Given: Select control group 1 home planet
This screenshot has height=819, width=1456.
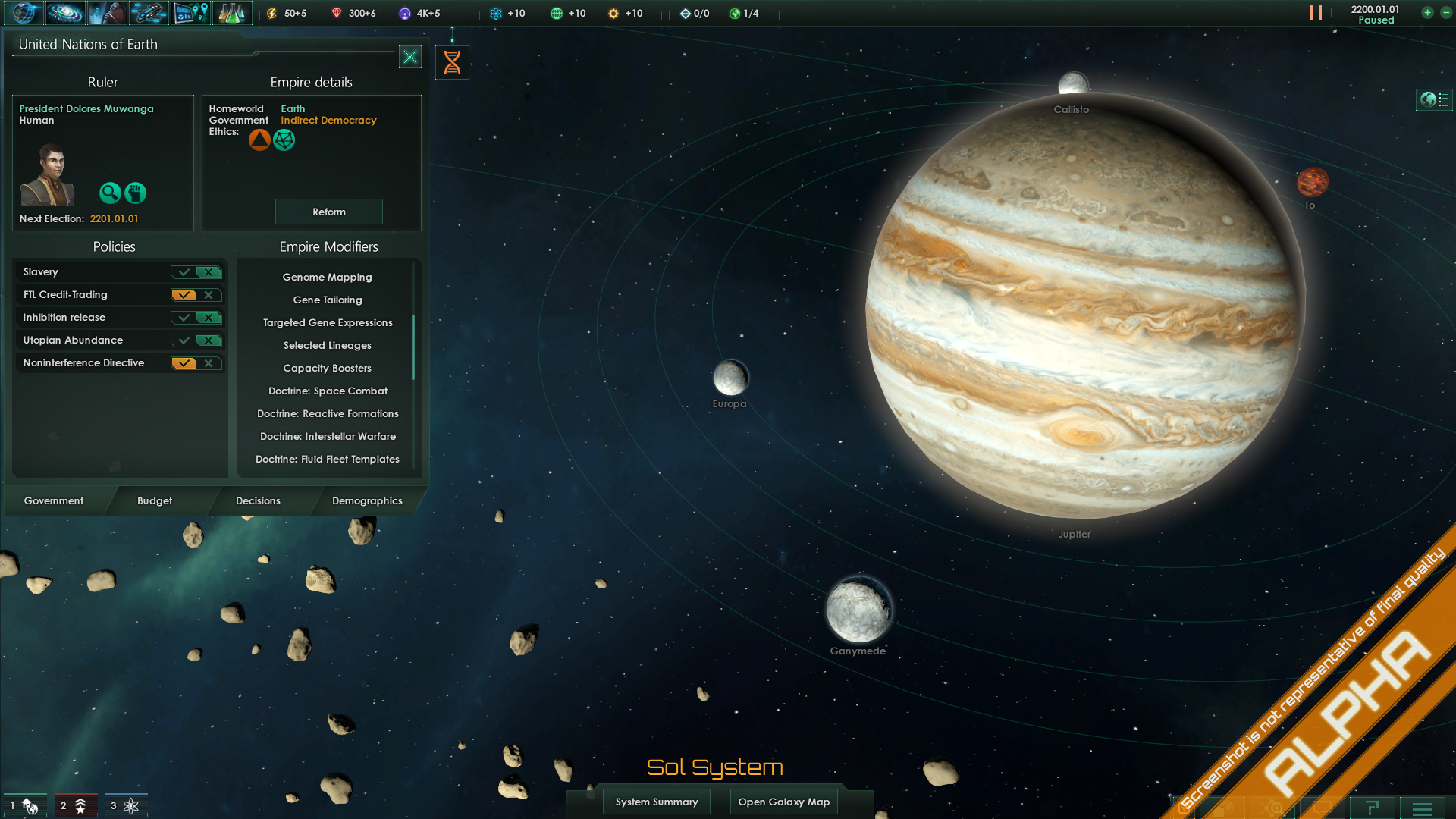Looking at the screenshot, I should coord(24,805).
